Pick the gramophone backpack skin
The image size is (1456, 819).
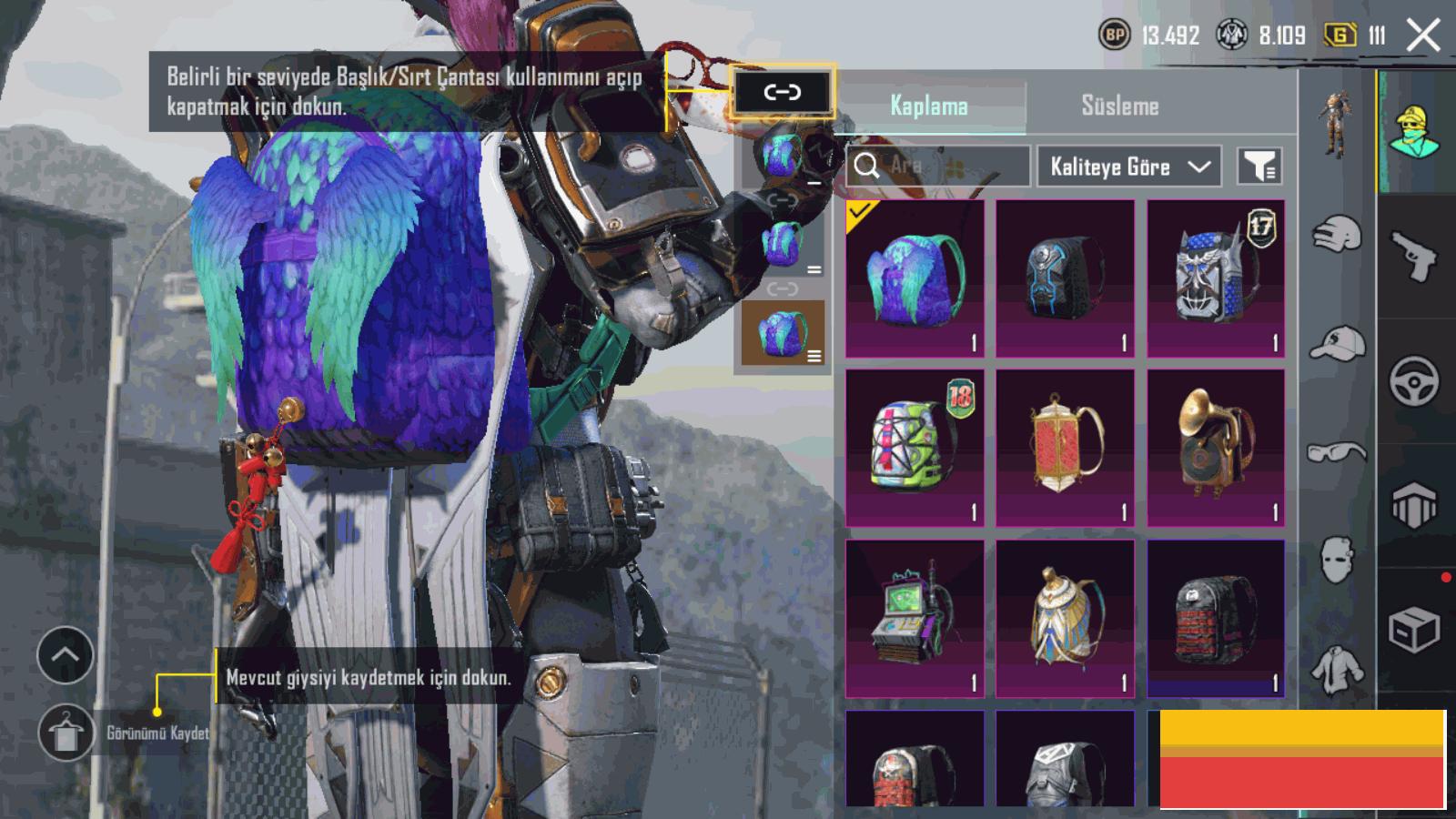pyautogui.click(x=1216, y=448)
